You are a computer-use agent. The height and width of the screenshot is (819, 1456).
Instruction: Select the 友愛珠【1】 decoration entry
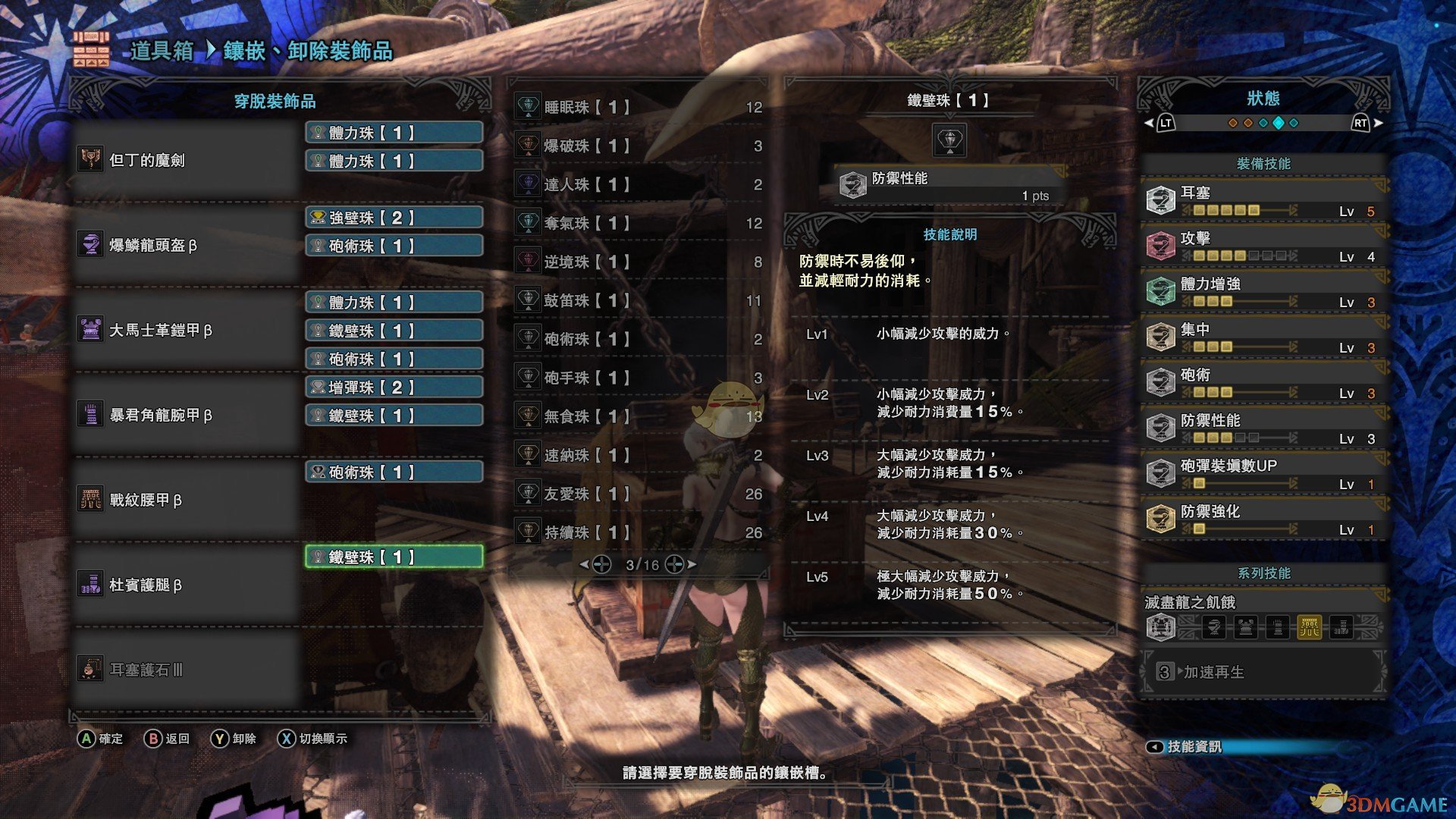(x=637, y=494)
